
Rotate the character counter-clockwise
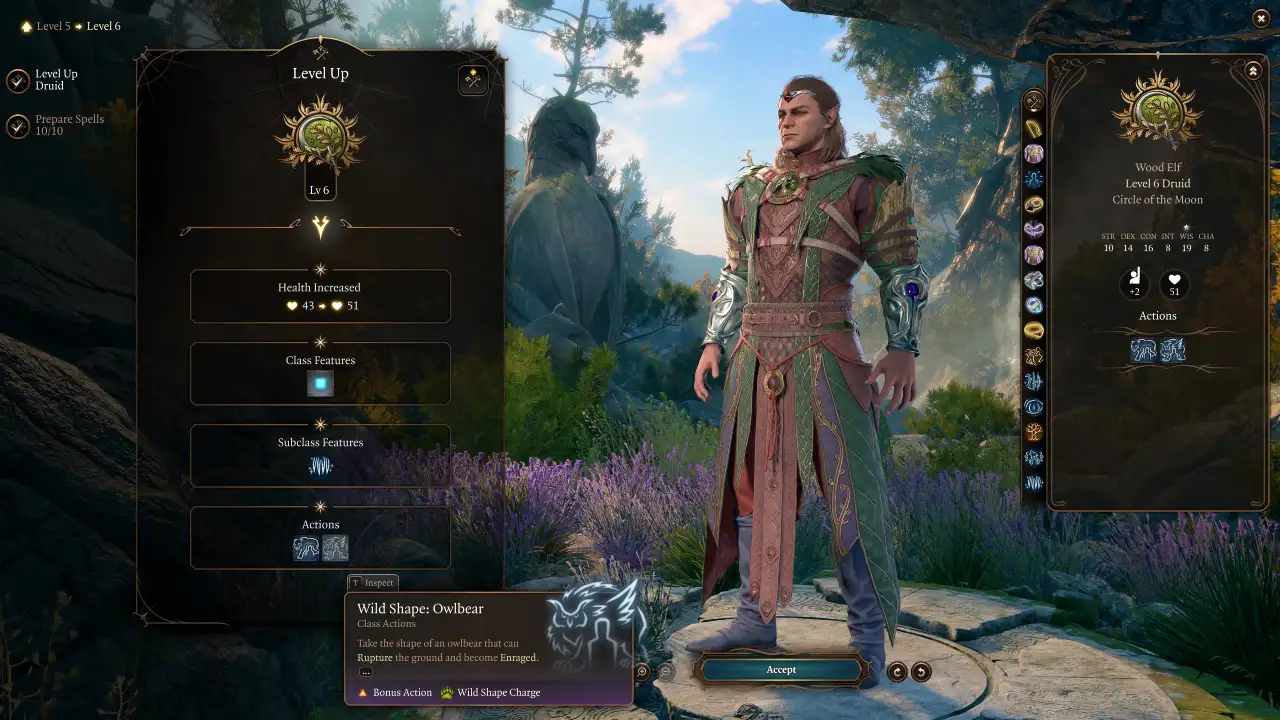pyautogui.click(x=921, y=672)
